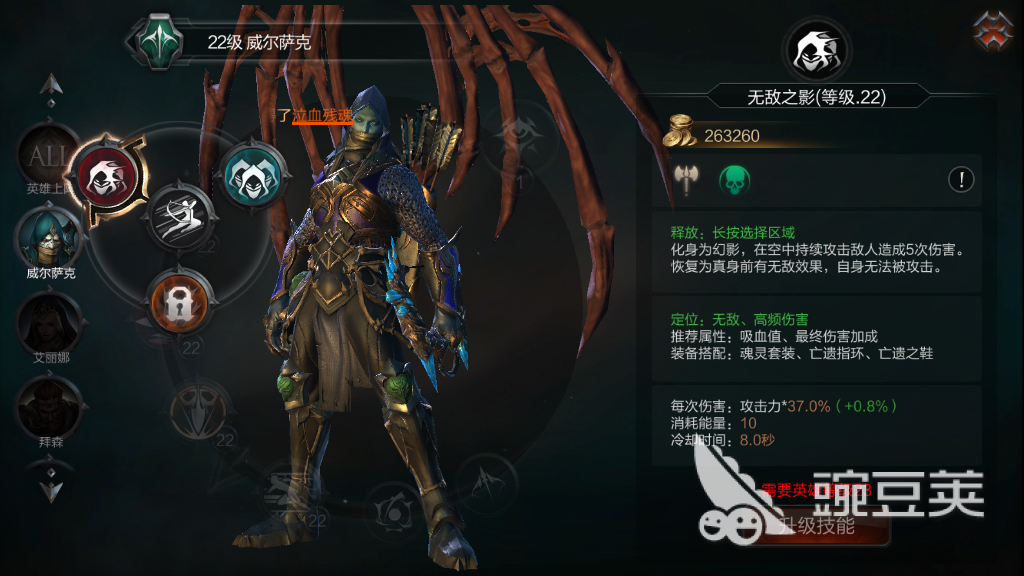The width and height of the screenshot is (1024, 576).
Task: Move hero list up with top arrow
Action: point(52,88)
